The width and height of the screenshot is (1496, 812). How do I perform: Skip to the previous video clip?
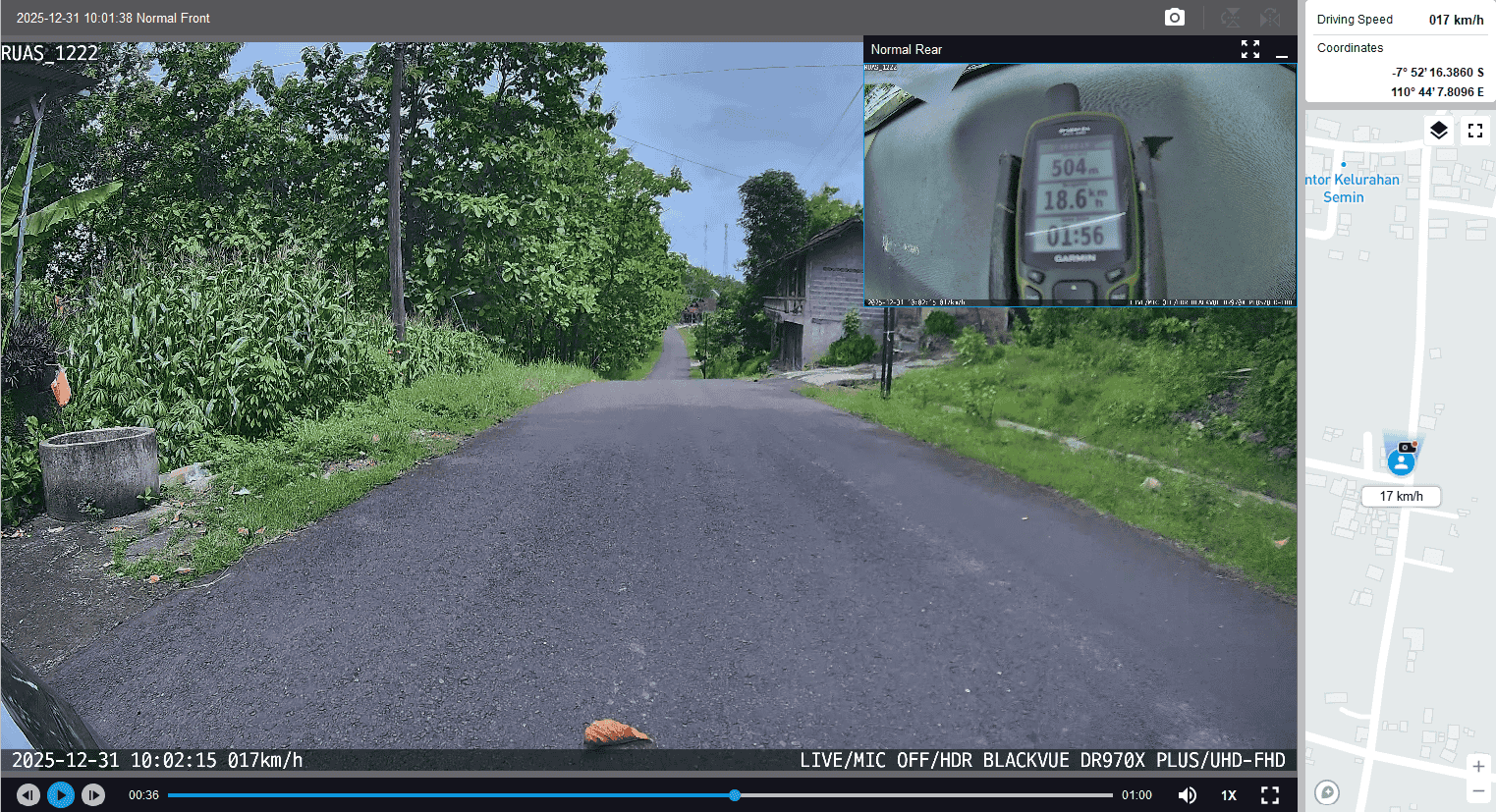click(x=28, y=795)
